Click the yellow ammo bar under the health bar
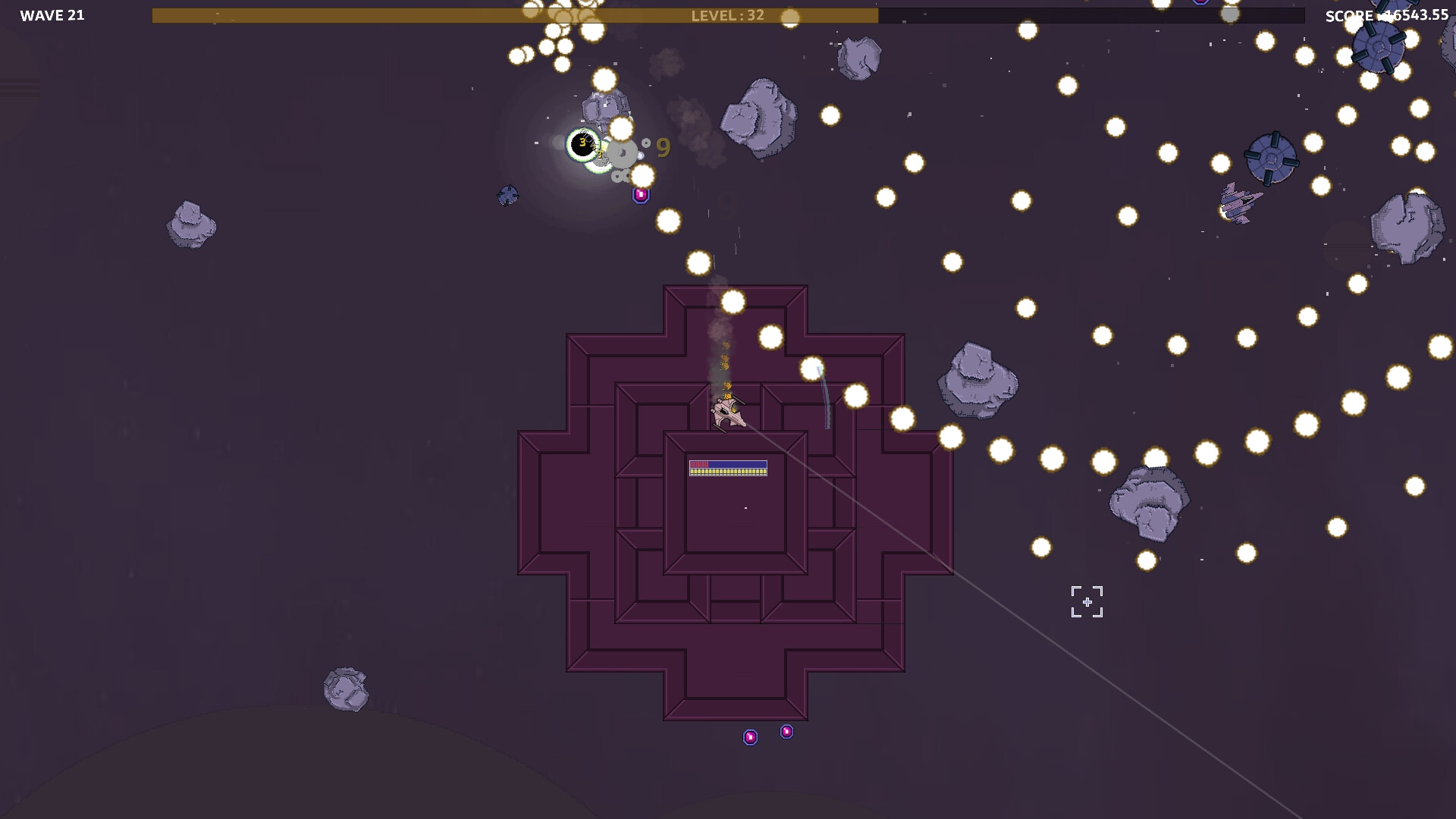The width and height of the screenshot is (1456, 819). pyautogui.click(x=728, y=472)
